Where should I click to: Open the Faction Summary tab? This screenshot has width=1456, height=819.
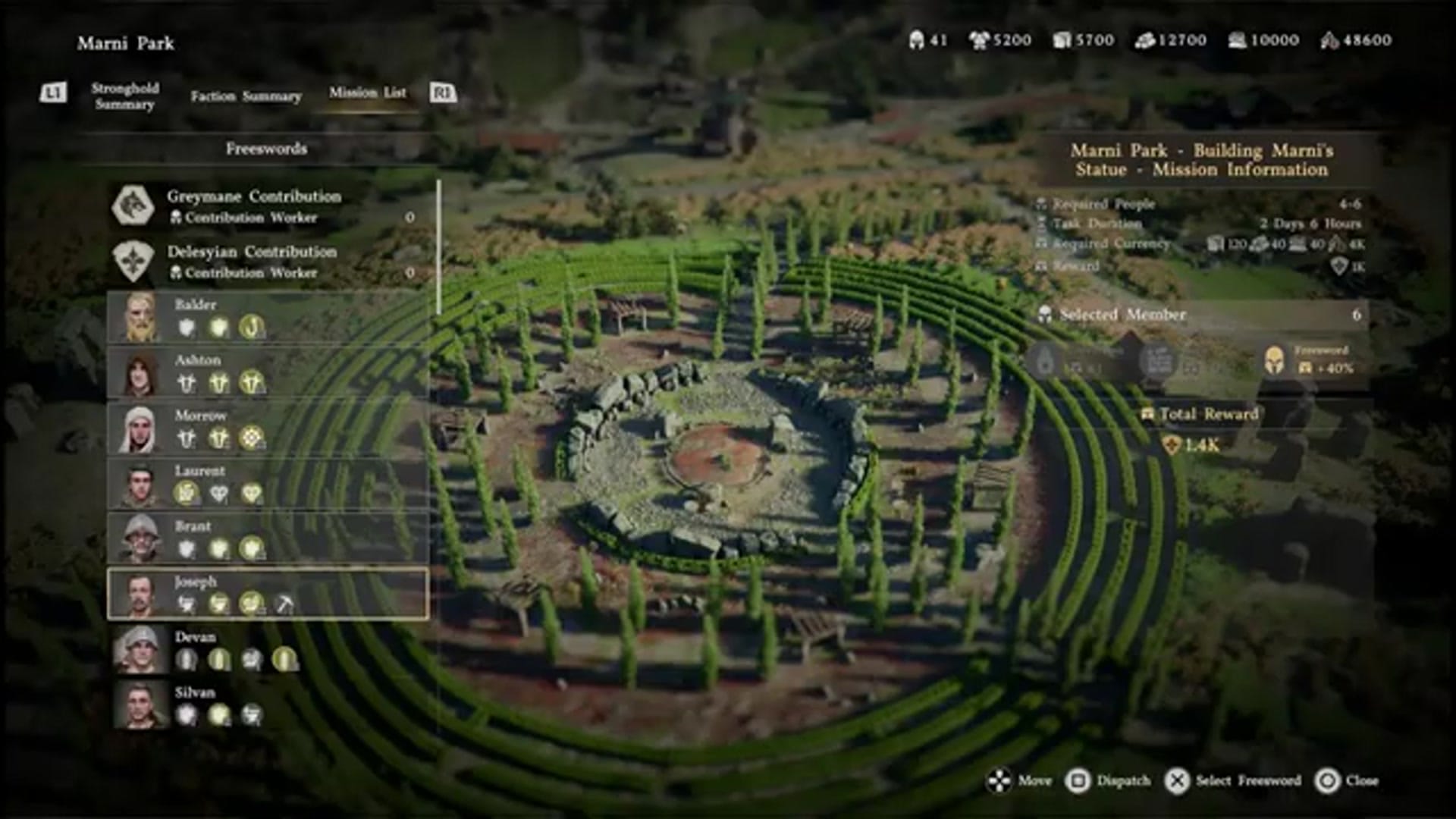click(x=246, y=96)
